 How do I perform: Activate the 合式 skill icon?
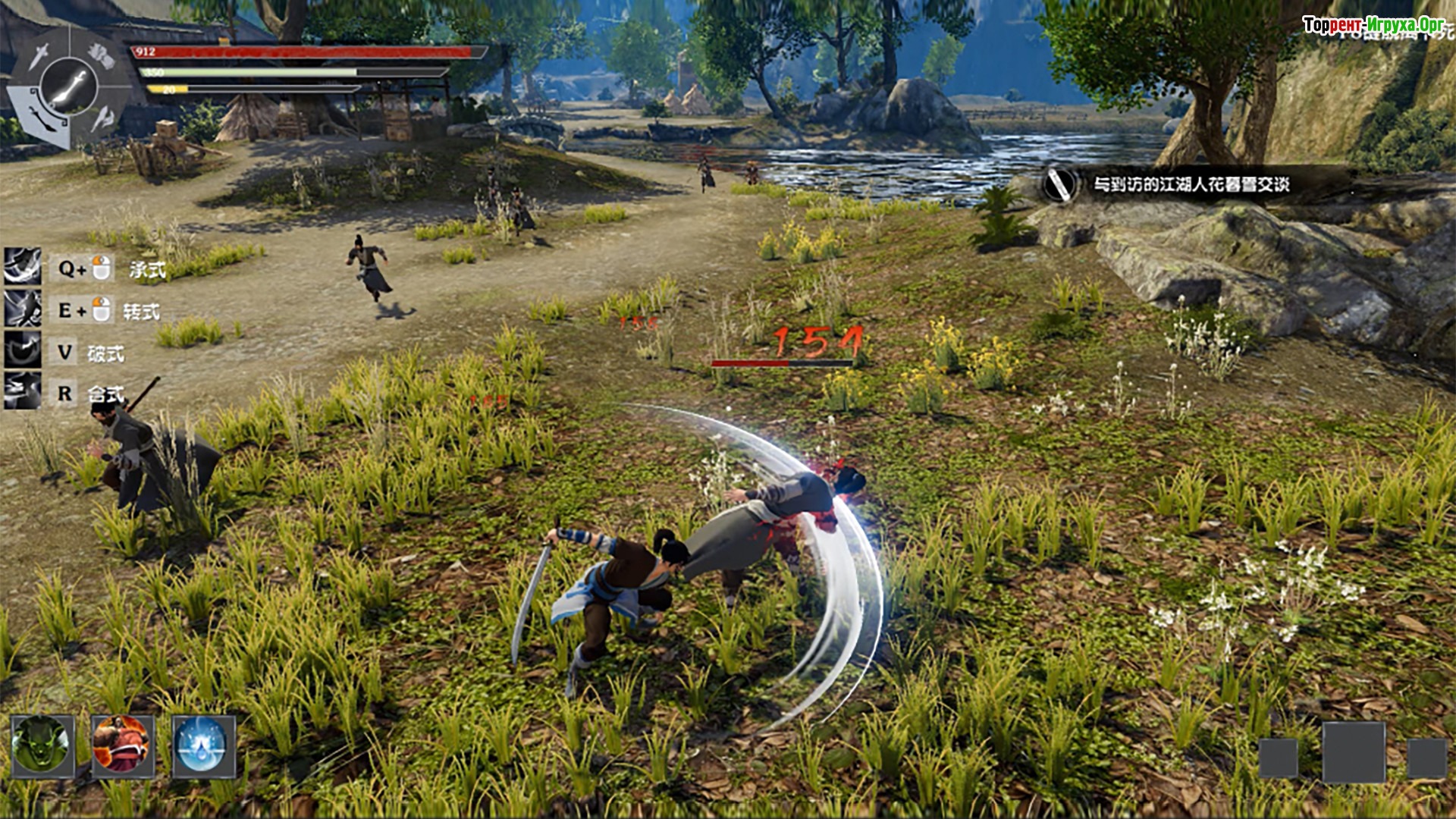click(x=23, y=391)
